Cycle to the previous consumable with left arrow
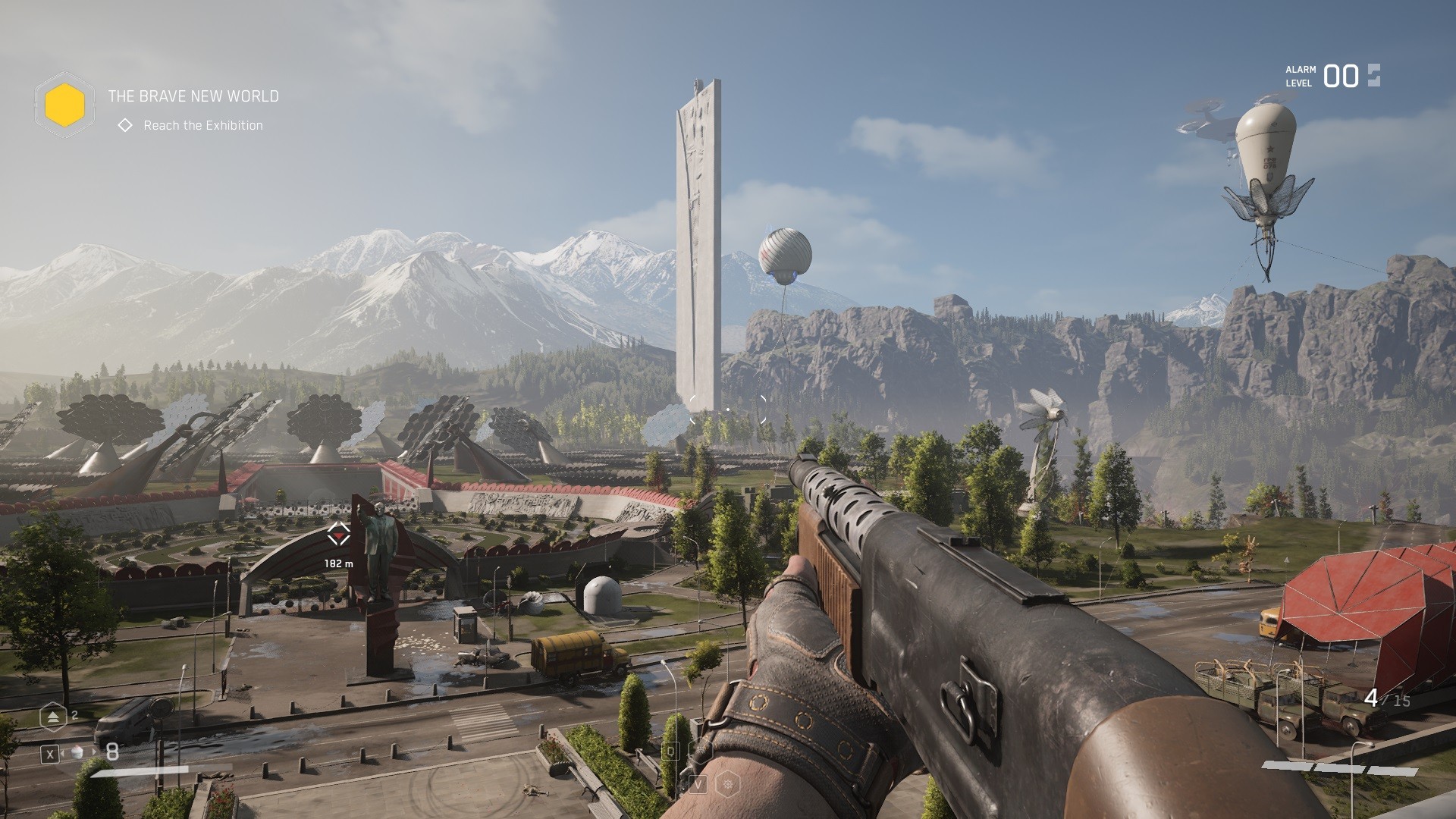The image size is (1456, 819). pos(64,752)
